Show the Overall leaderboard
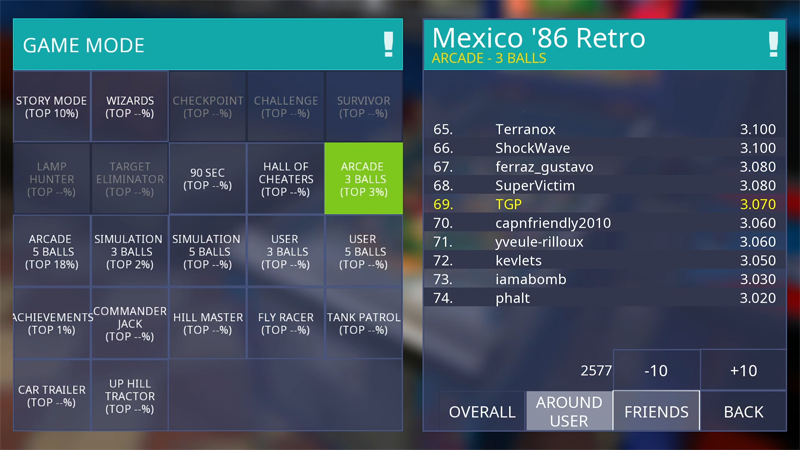800x450 pixels. pyautogui.click(x=482, y=411)
